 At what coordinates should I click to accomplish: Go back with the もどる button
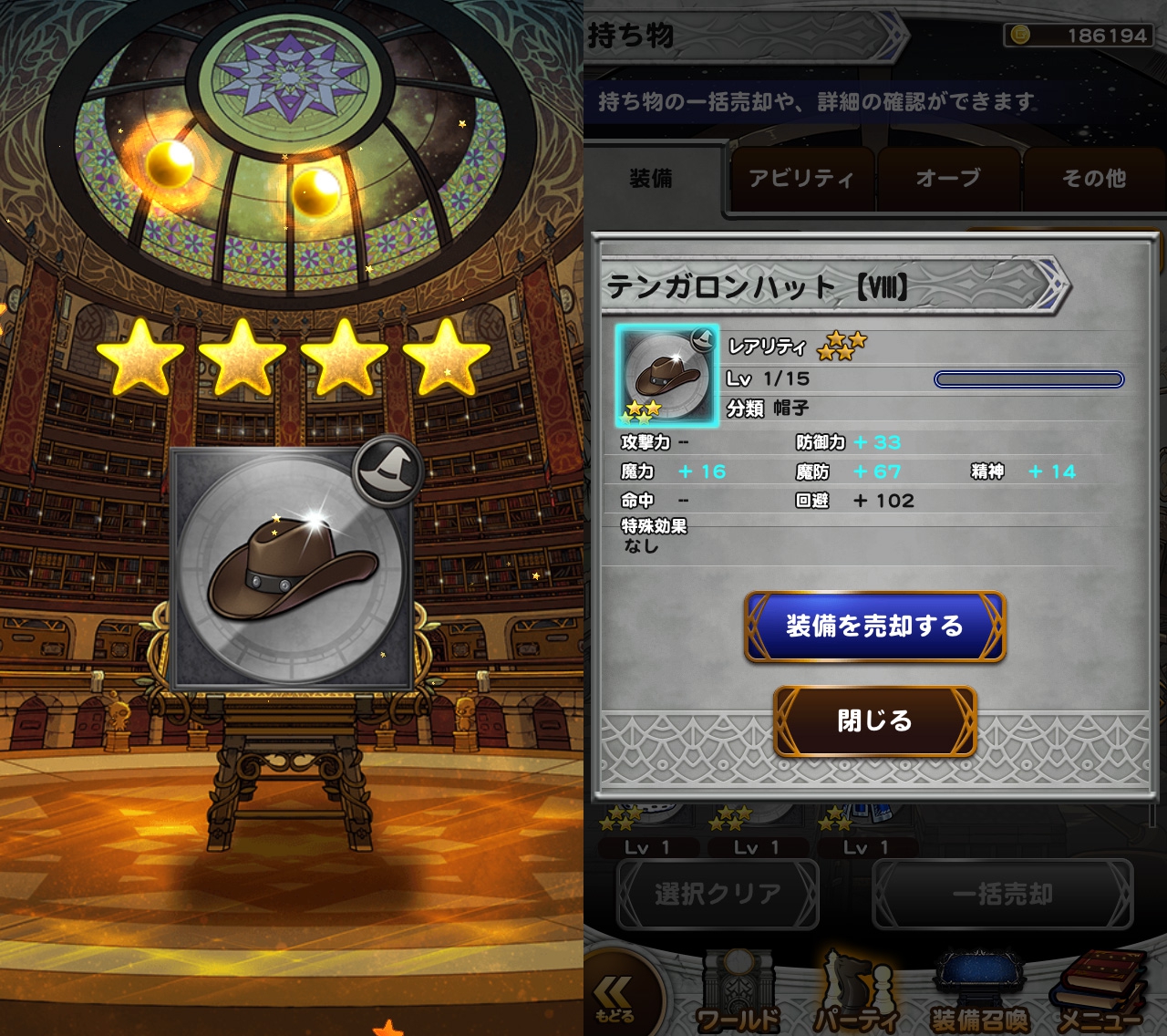click(x=615, y=999)
